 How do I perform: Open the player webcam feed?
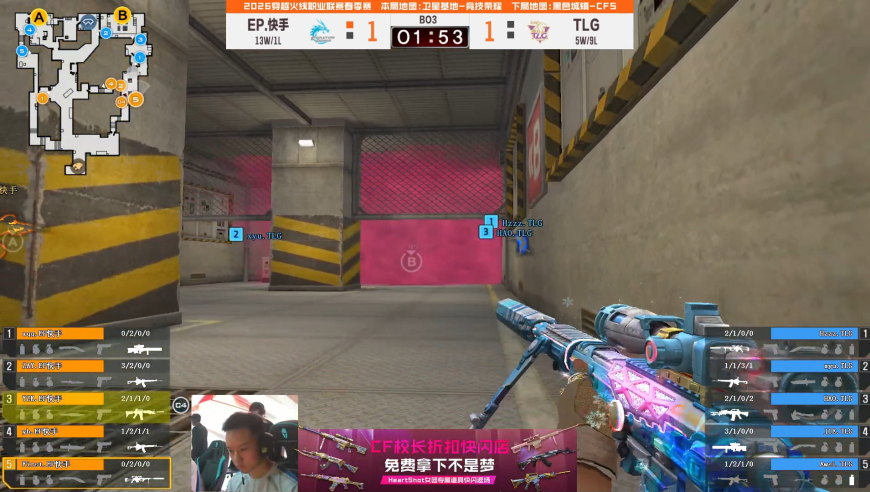click(x=244, y=442)
